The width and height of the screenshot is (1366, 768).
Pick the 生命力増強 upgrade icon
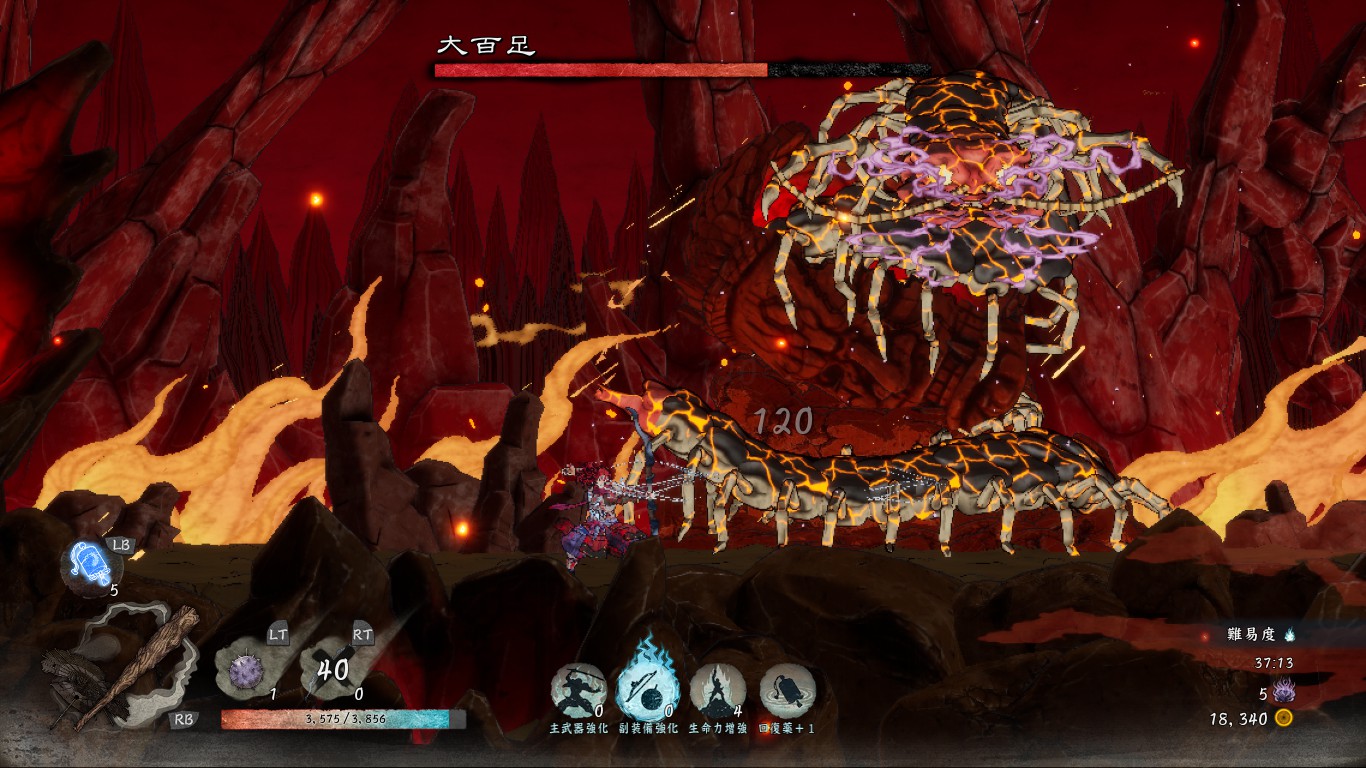click(x=717, y=691)
